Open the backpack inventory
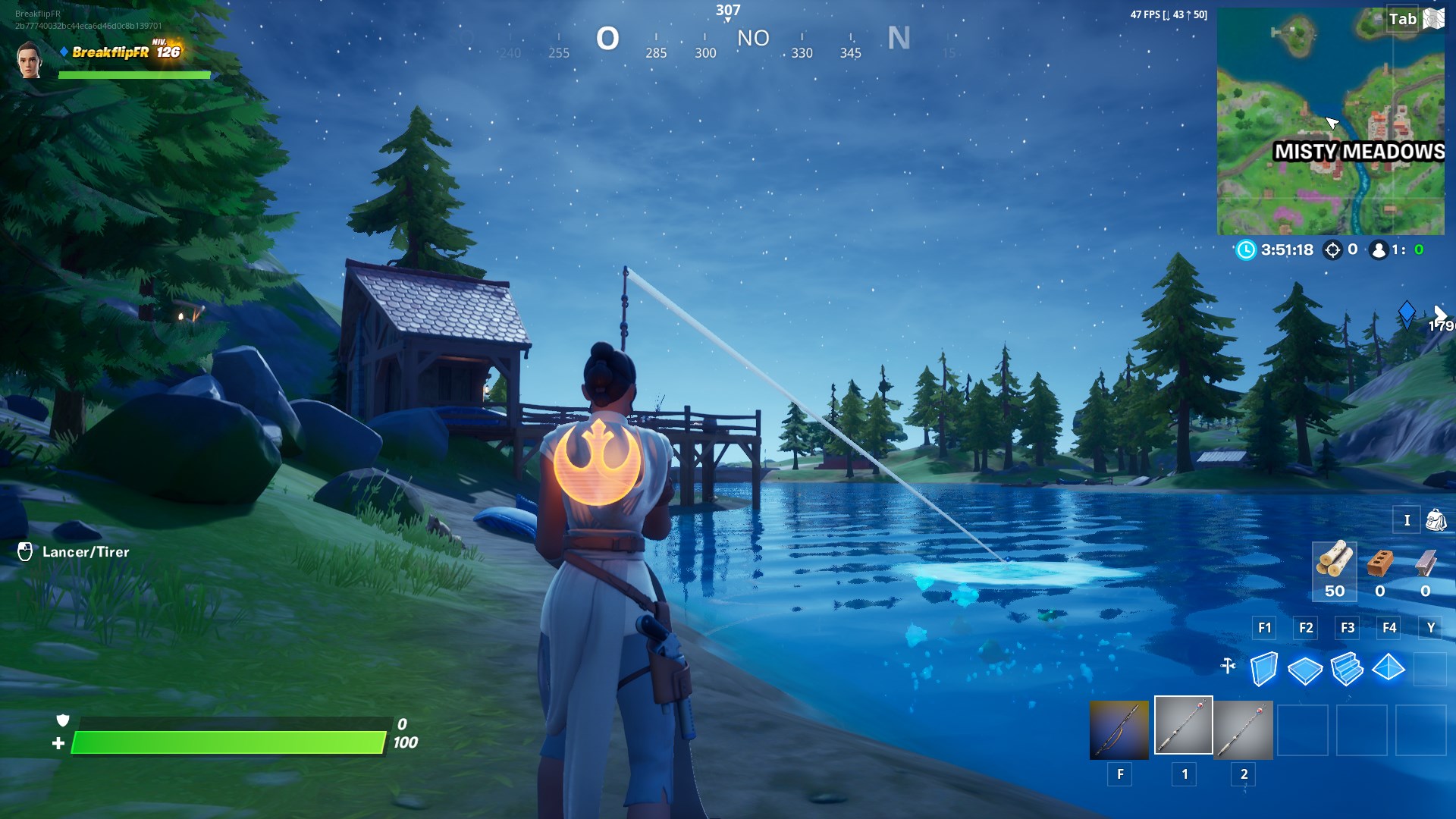 tap(1436, 520)
